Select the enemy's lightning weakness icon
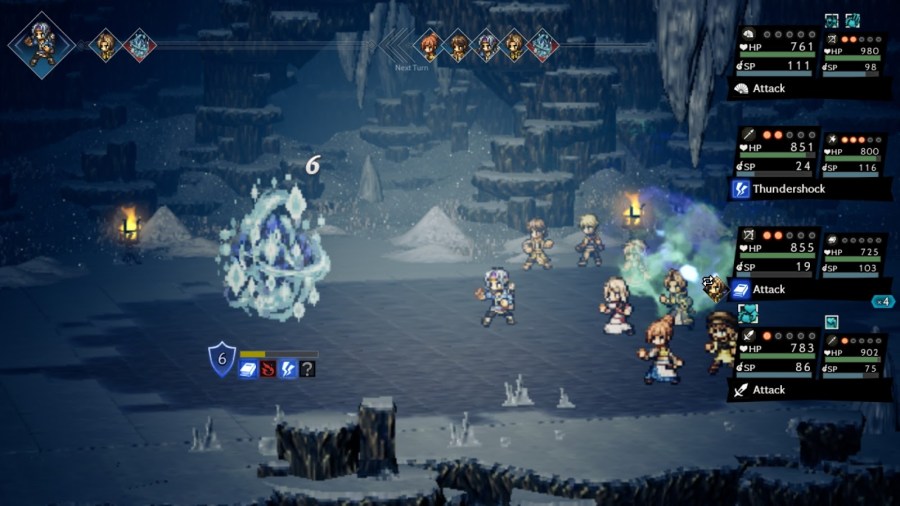900x506 pixels. [288, 369]
